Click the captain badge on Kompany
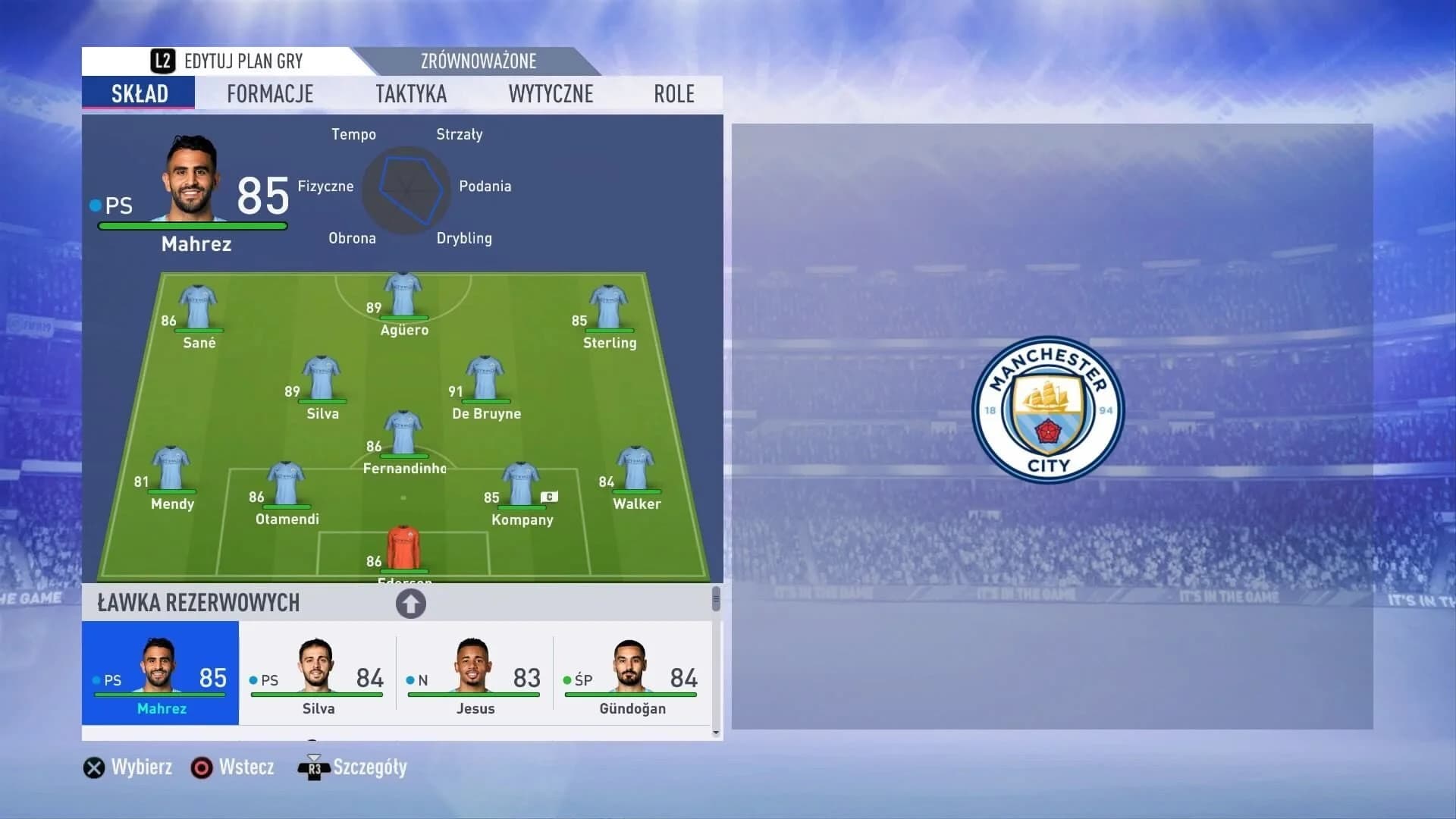This screenshot has width=1456, height=819. (548, 496)
